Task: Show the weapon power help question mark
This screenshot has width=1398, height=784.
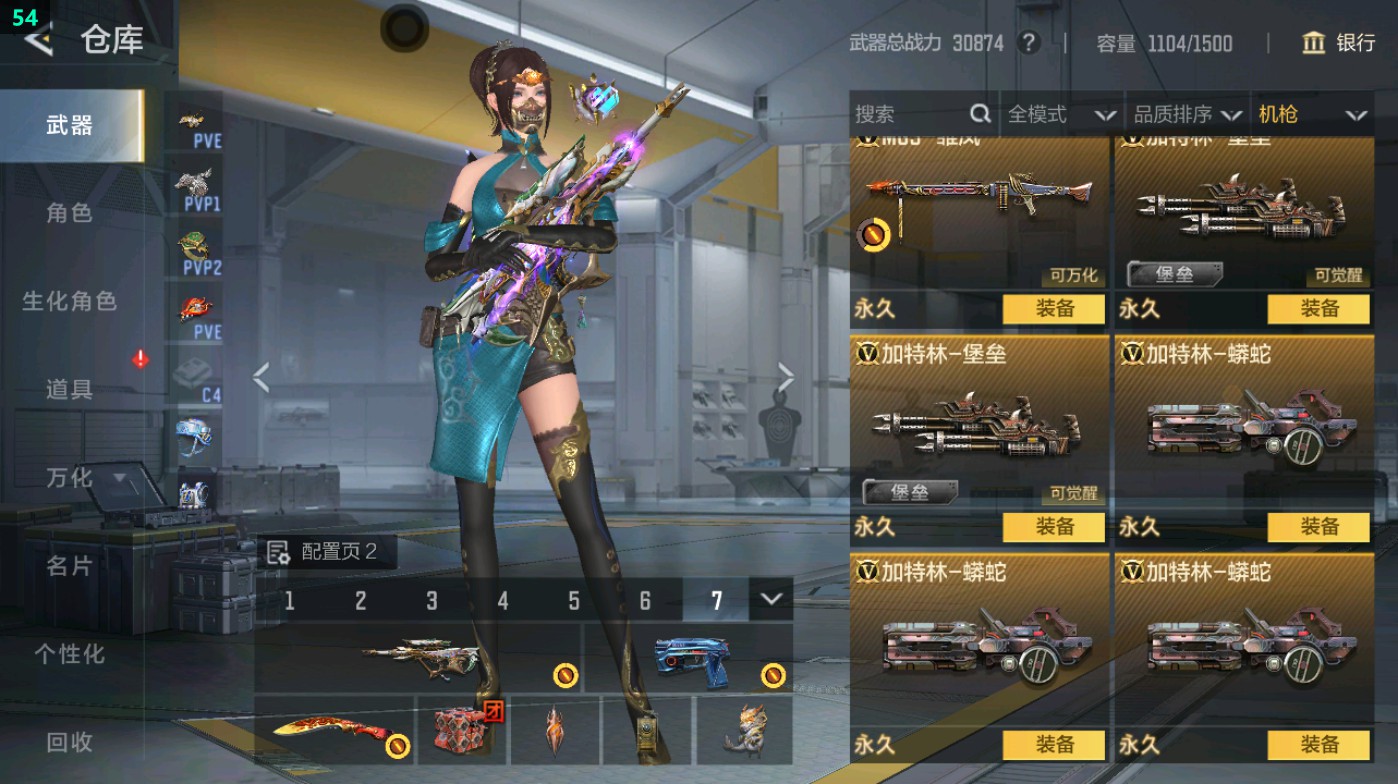Action: tap(1028, 43)
